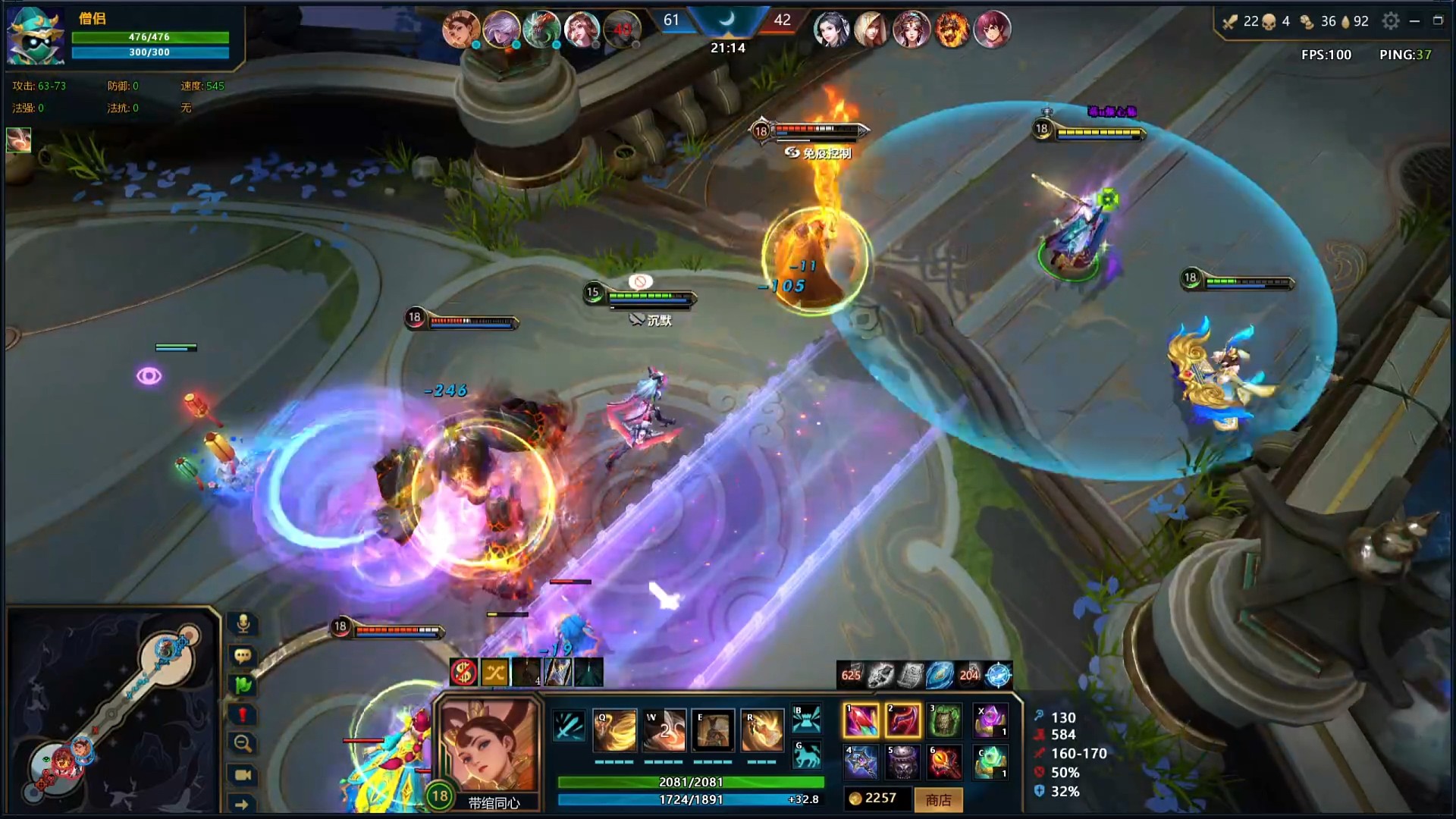Viewport: 1456px width, 819px height.
Task: Toggle the microphone voice button
Action: tap(243, 624)
